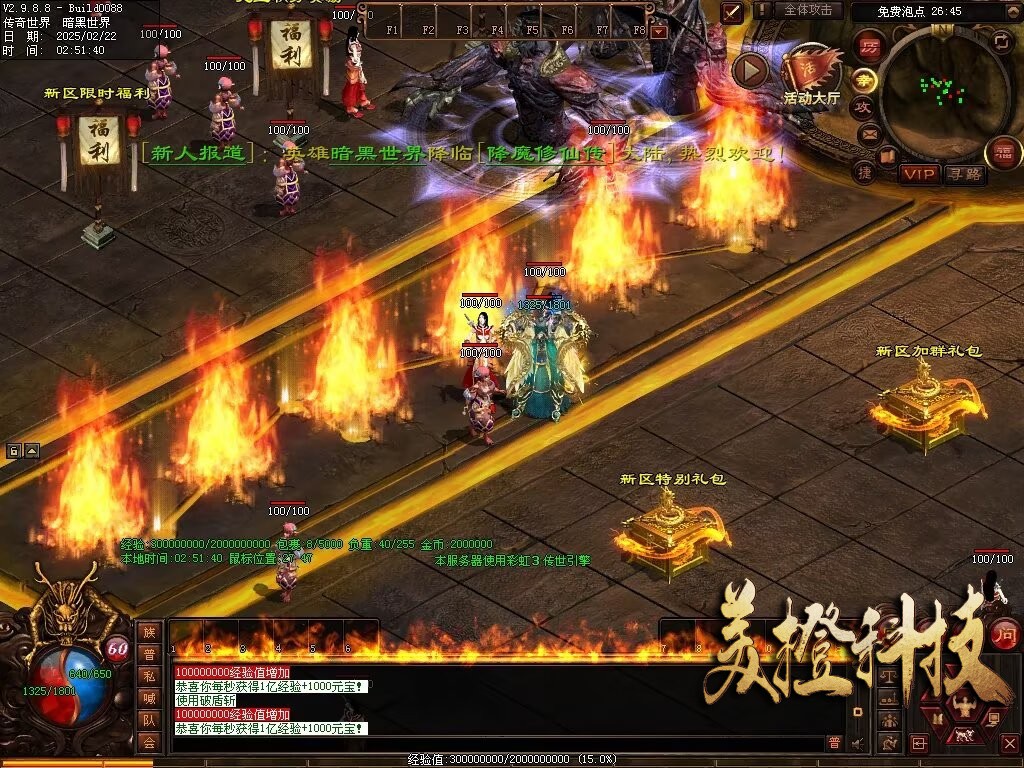Screen dimensions: 1024x768
Task: Switch the minimap with the refresh arrows button
Action: [1002, 42]
